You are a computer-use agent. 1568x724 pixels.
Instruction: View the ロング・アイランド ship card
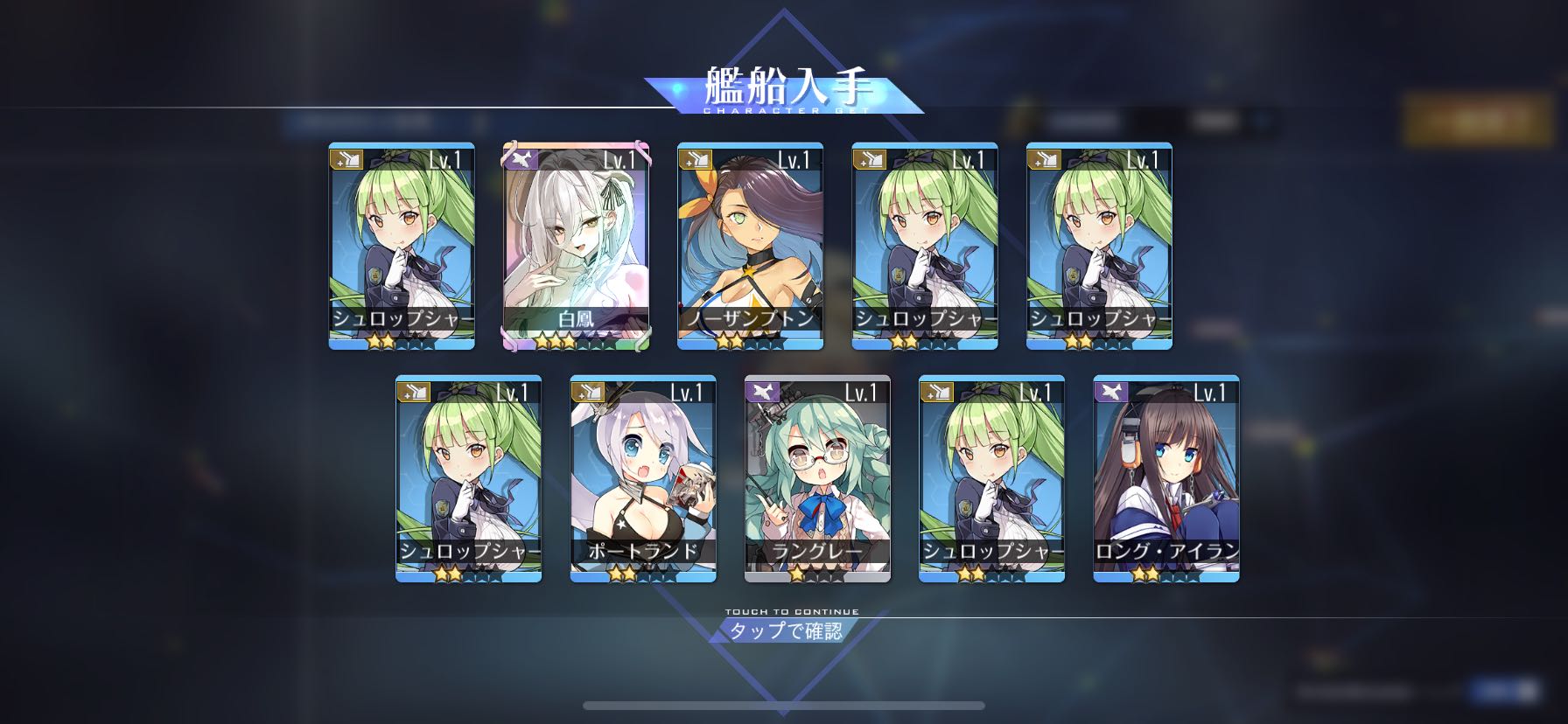pyautogui.click(x=1166, y=478)
